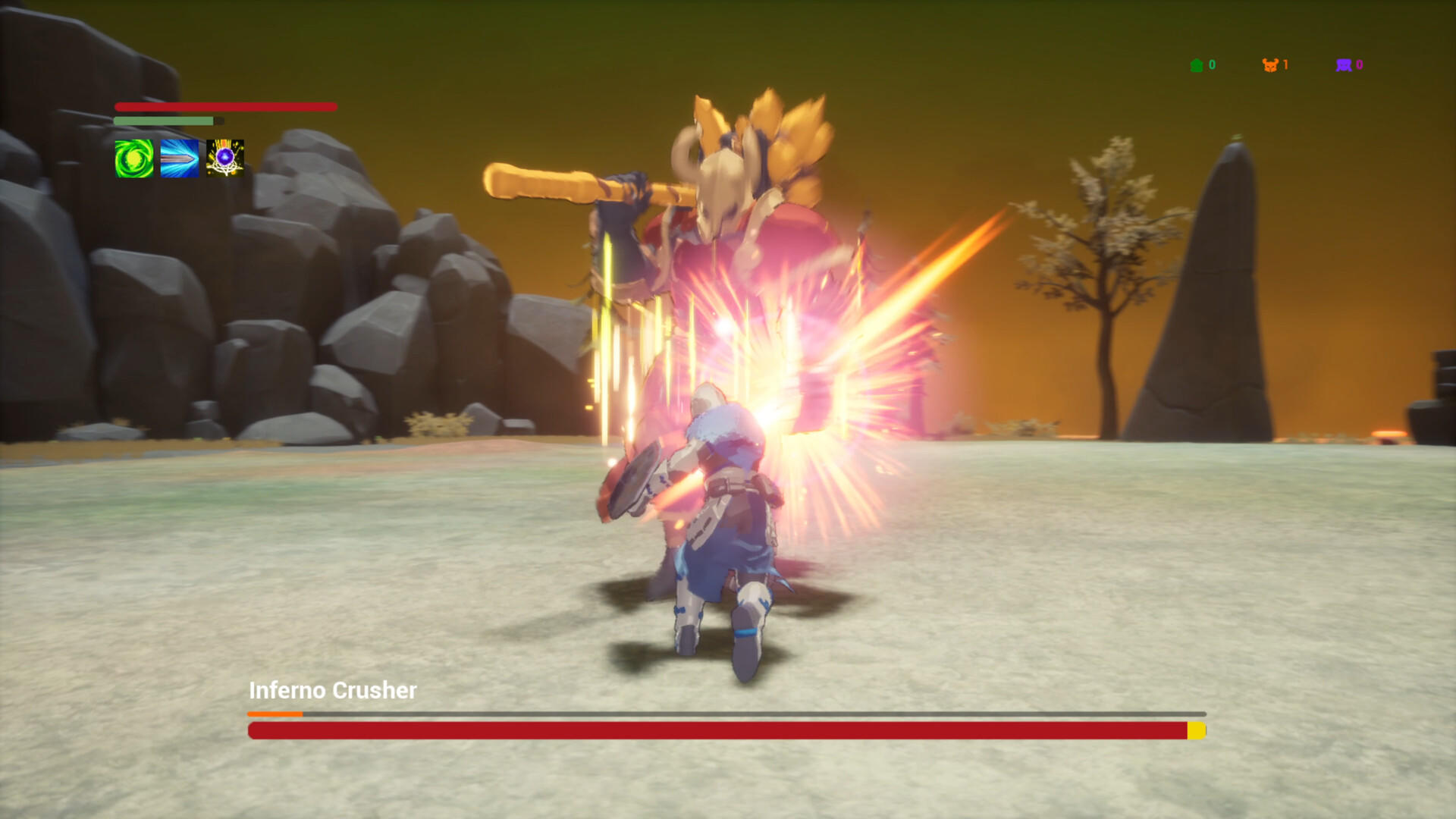The width and height of the screenshot is (1456, 819).
Task: Click the 0 next to the green icon
Action: tap(1212, 64)
